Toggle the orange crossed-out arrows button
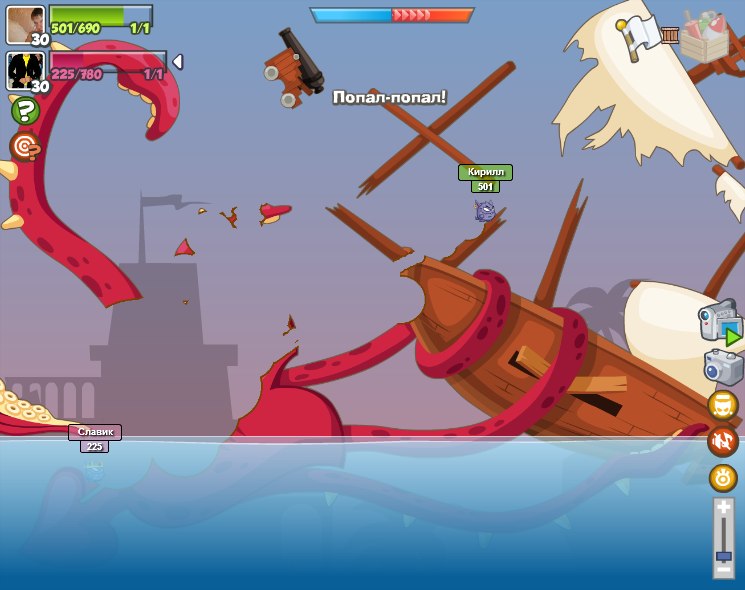 [x=723, y=441]
